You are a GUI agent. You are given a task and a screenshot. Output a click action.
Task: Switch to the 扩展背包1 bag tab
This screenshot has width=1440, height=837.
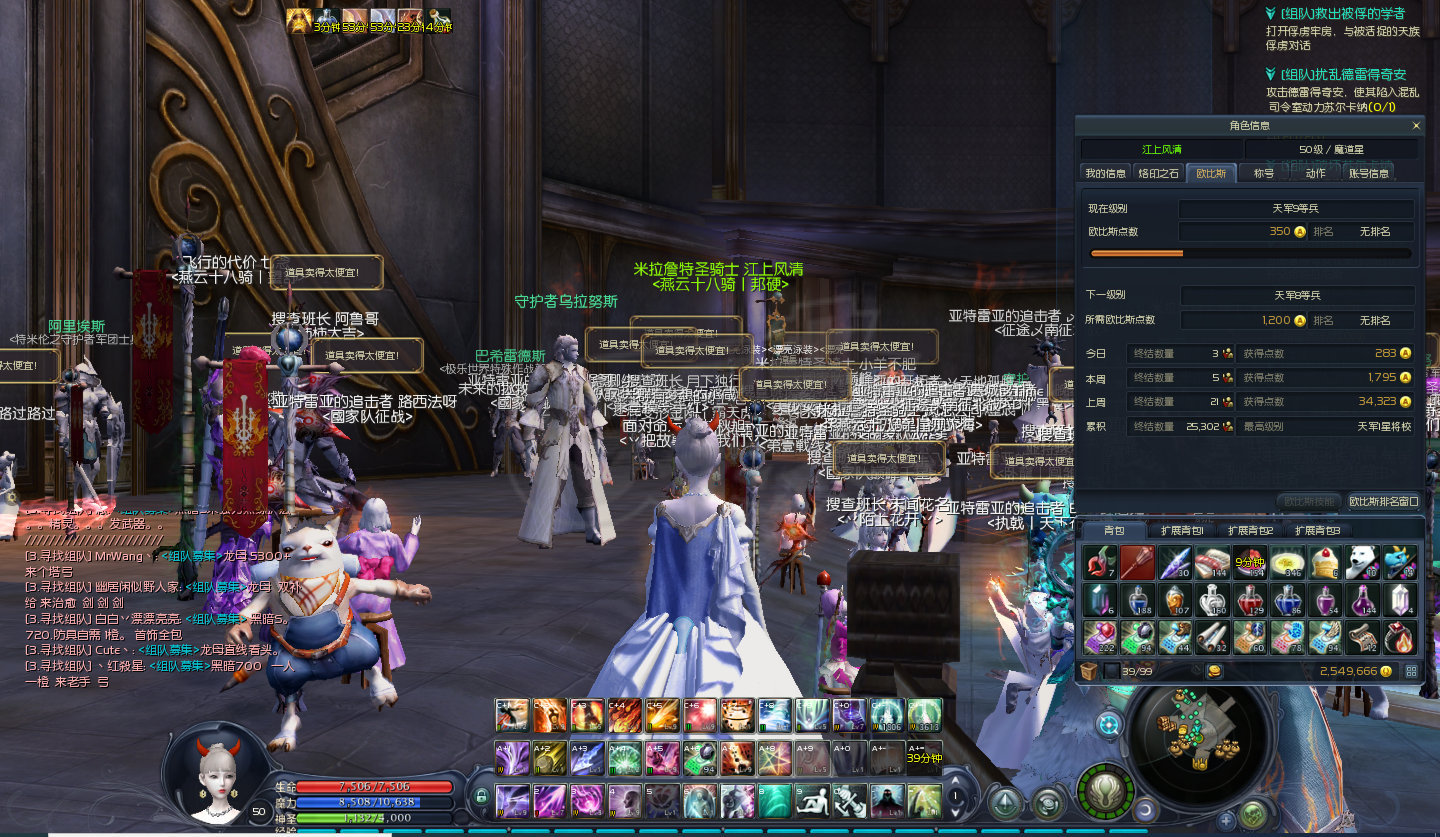coord(1182,530)
